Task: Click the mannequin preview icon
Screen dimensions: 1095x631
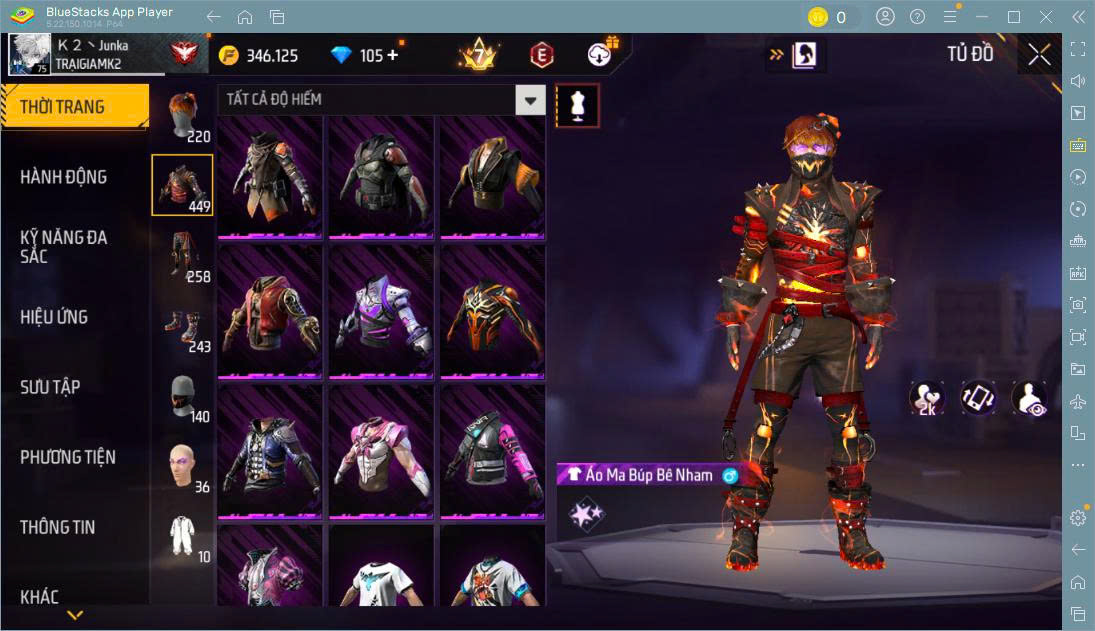Action: coord(577,105)
